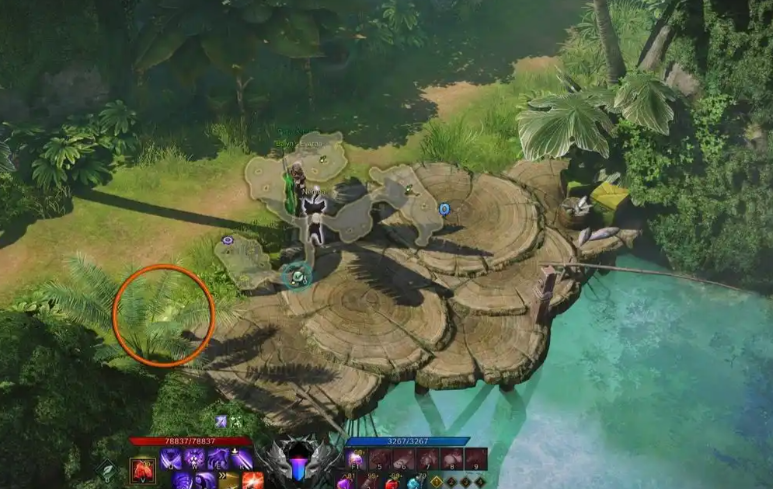The image size is (773, 489).
Task: Select the purple marker on the overlay map
Action: click(228, 240)
